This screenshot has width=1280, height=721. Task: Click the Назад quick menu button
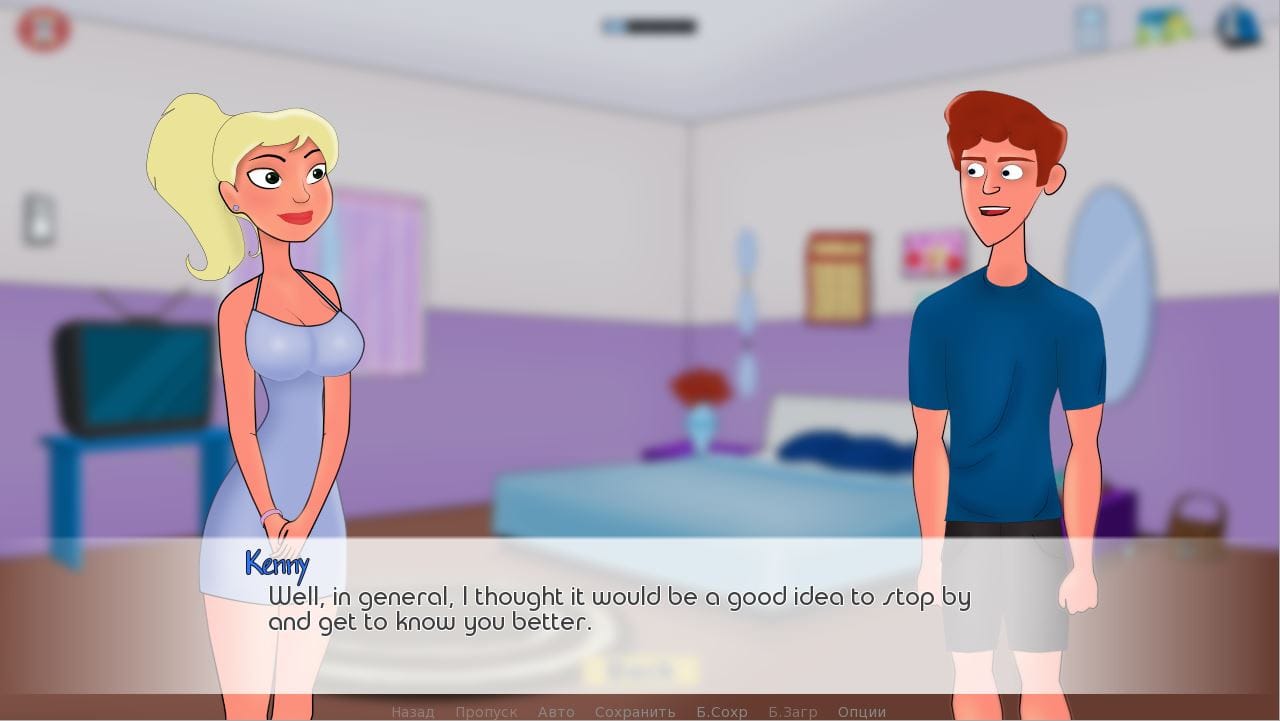tap(412, 712)
